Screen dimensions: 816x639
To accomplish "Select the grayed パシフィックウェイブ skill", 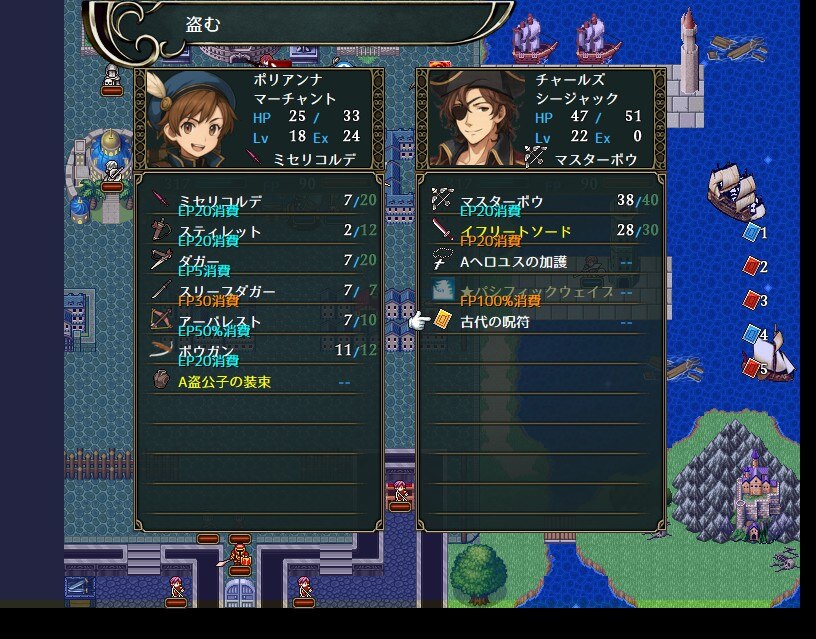I will tap(540, 292).
